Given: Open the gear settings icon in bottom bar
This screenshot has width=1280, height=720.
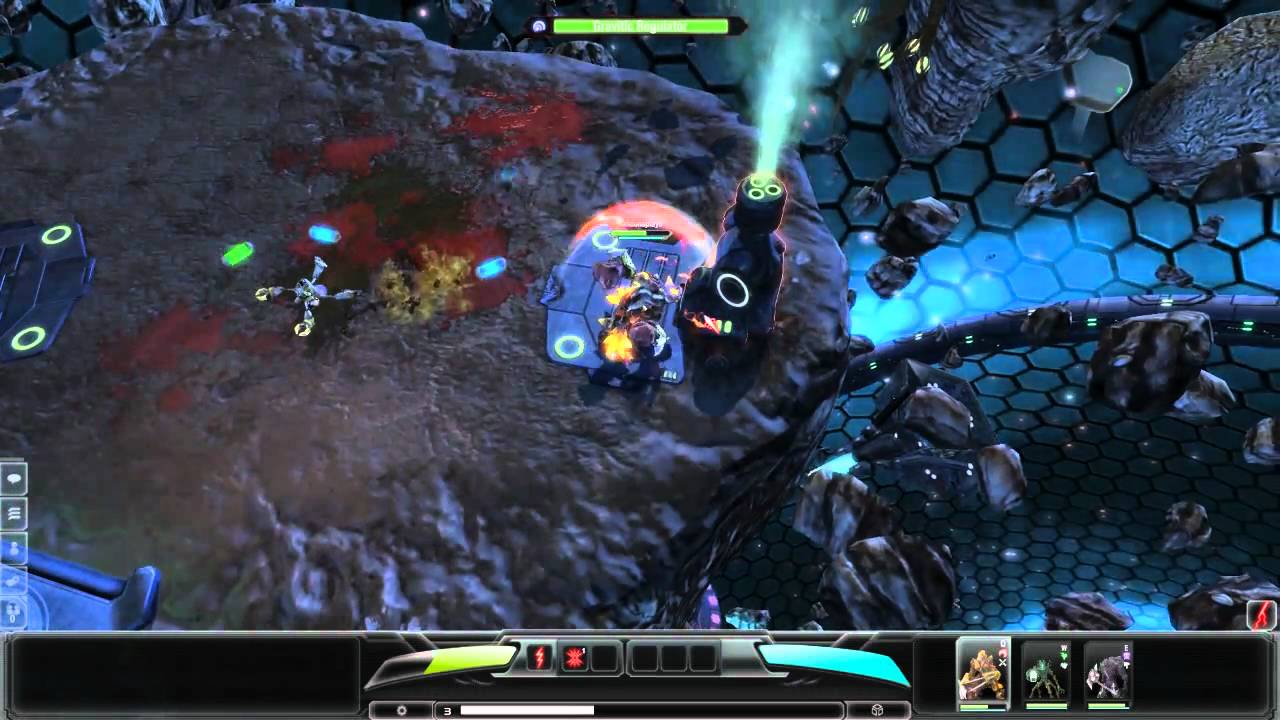Looking at the screenshot, I should point(402,709).
